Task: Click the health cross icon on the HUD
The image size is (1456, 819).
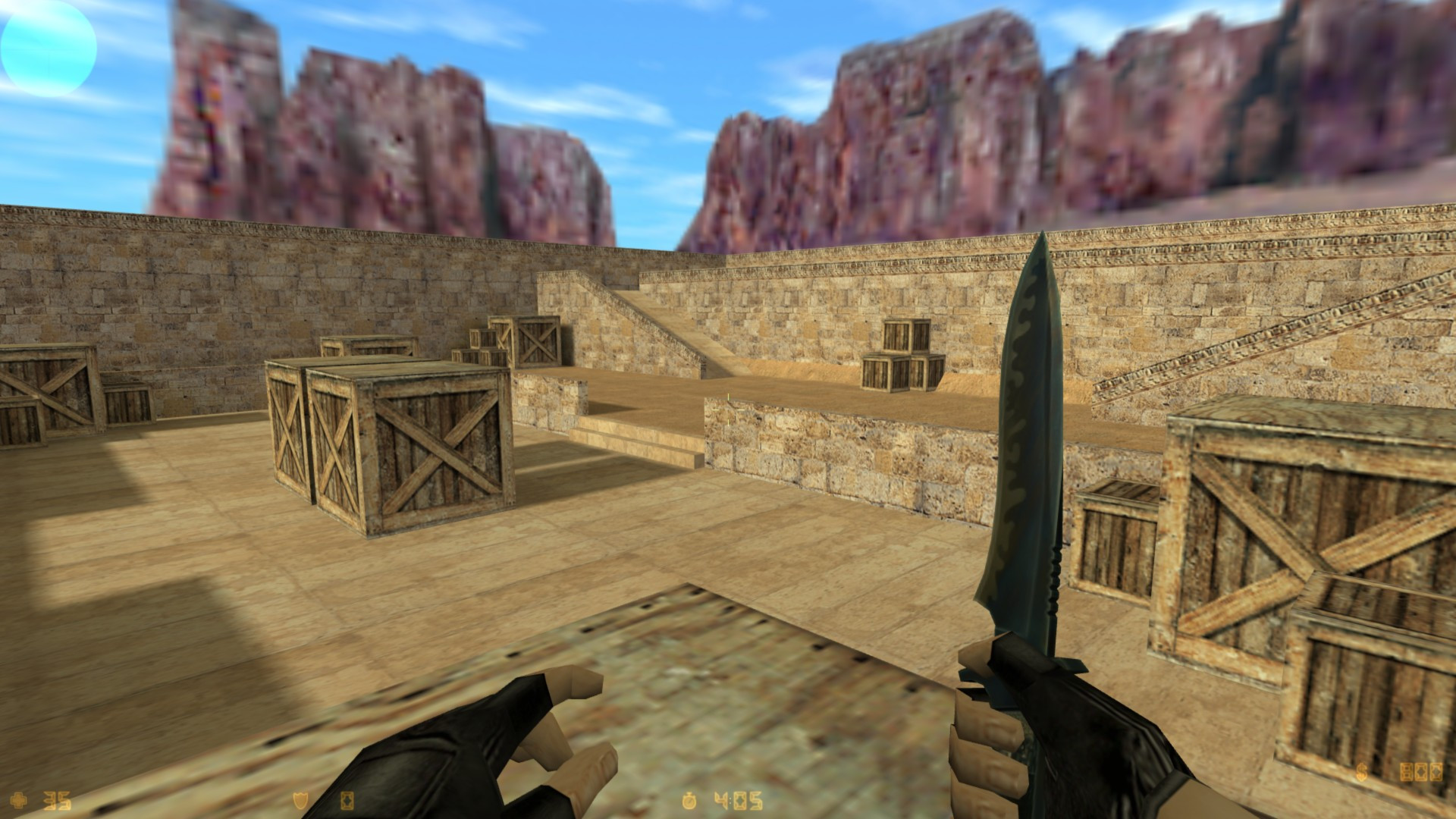Action: pos(19,800)
